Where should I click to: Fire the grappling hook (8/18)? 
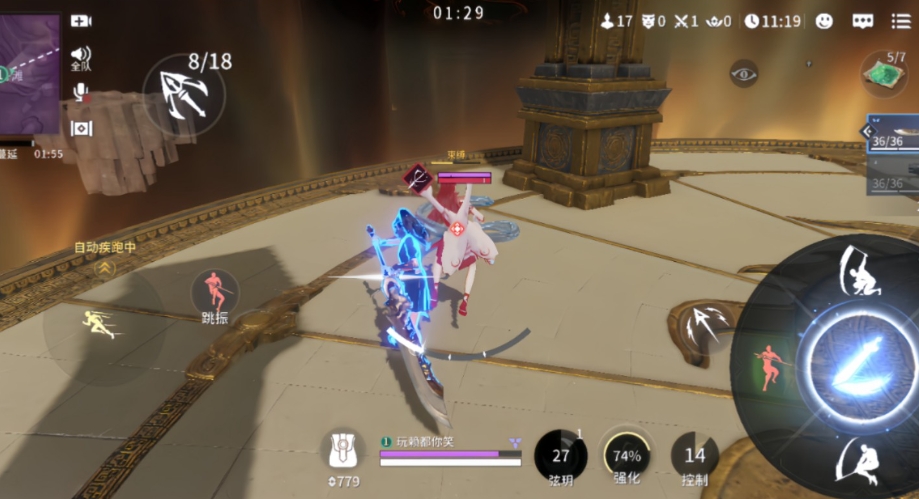(x=185, y=89)
